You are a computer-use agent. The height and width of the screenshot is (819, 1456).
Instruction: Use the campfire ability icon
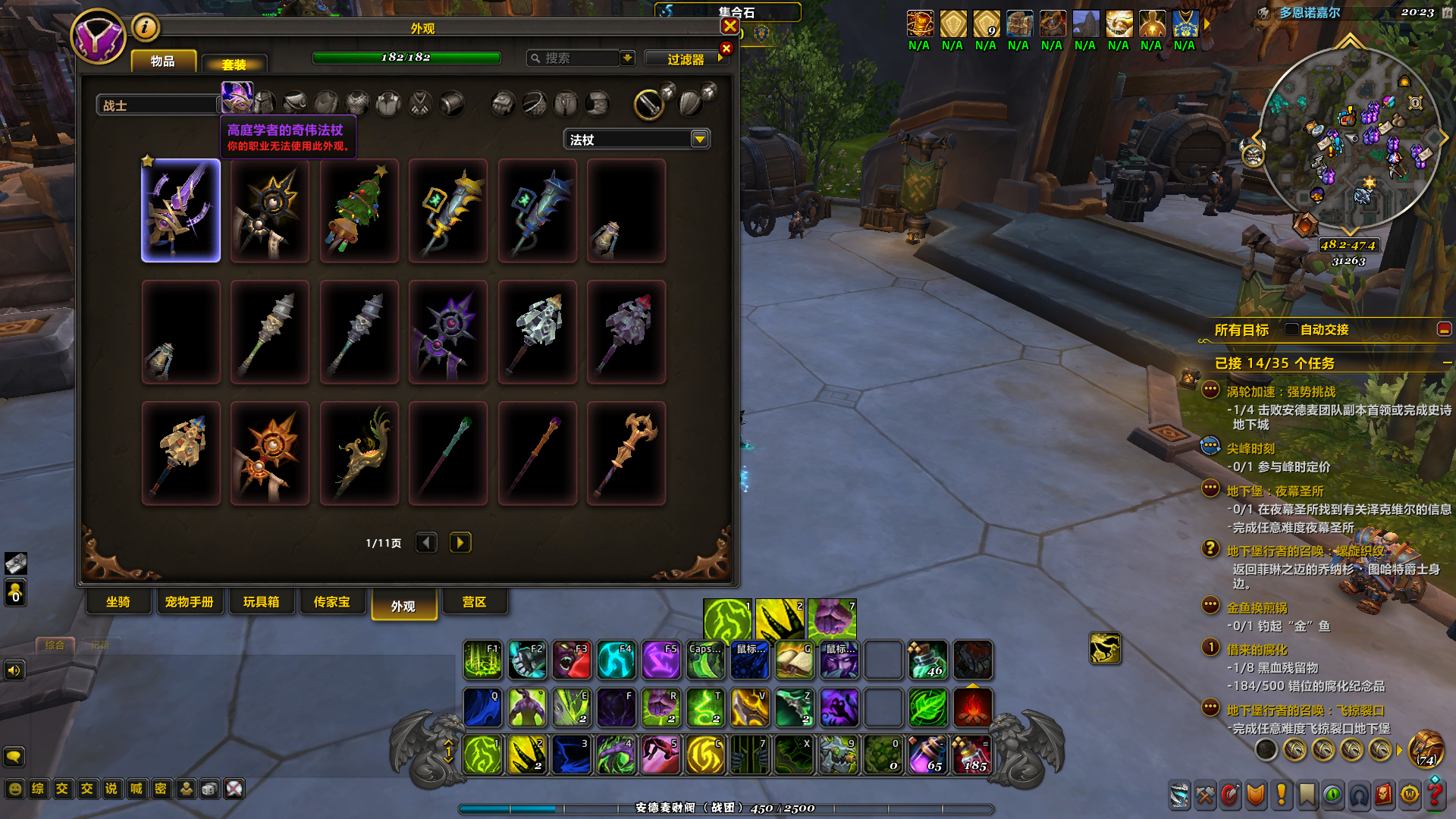click(972, 708)
